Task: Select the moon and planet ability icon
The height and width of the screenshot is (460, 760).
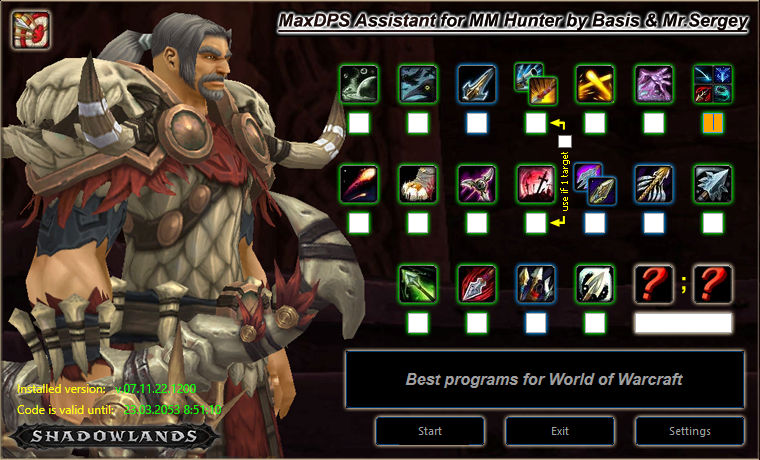Action: tap(359, 84)
